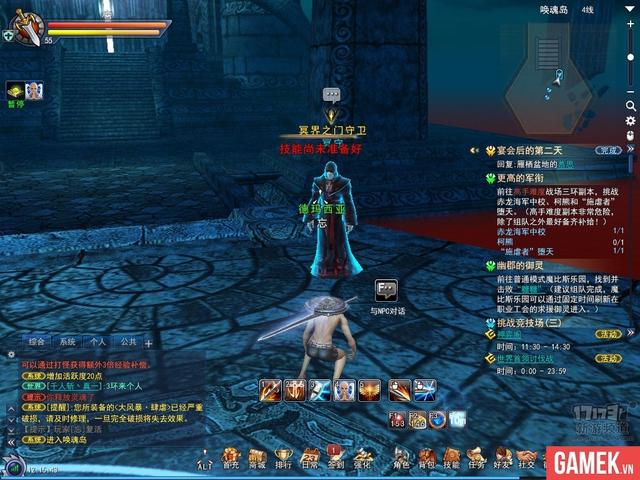The width and height of the screenshot is (640, 480).
Task: Select the 个人 chat tab
Action: (97, 341)
